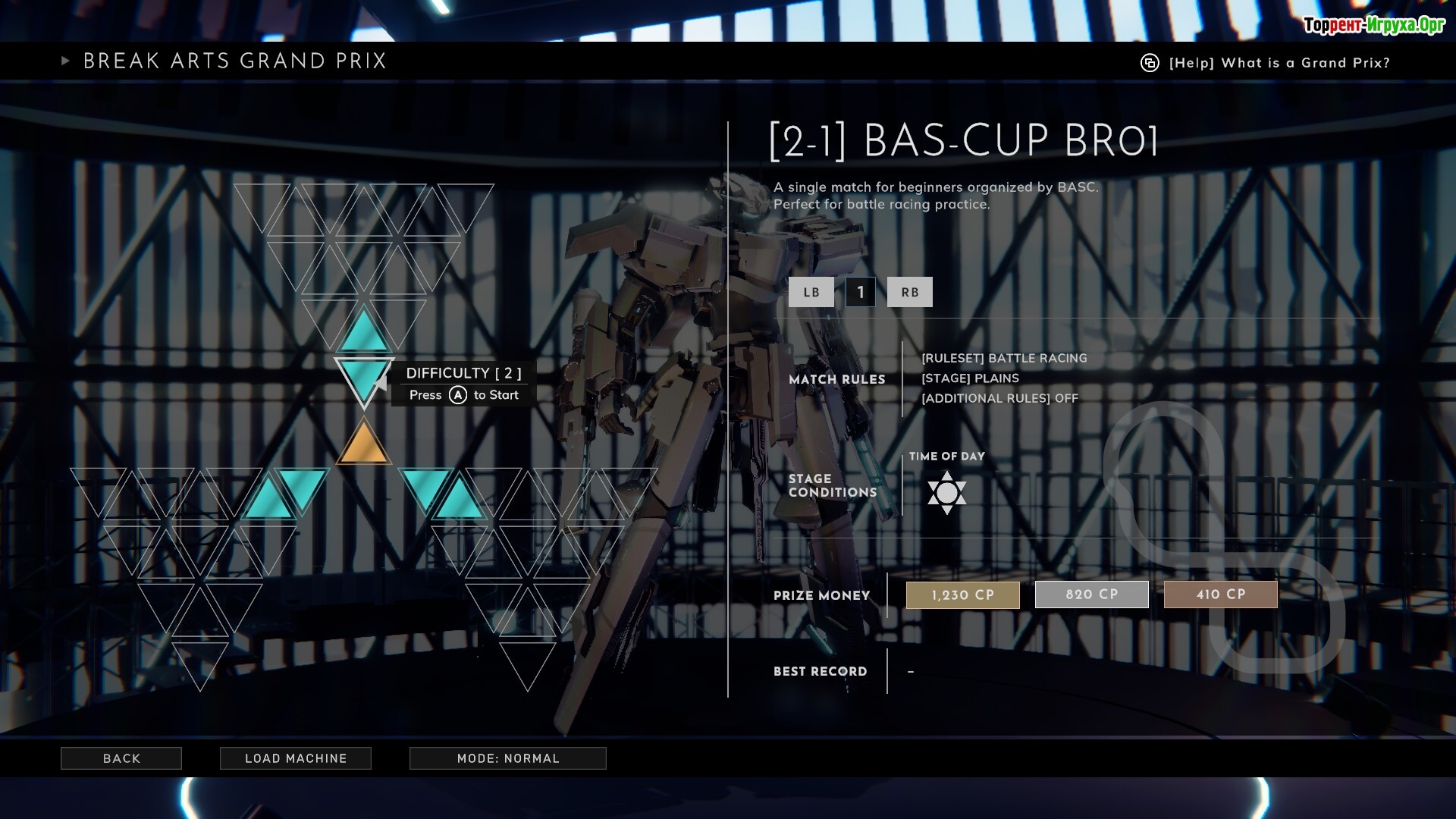Click the Торрент-Игруха.Орг watermark link
The image size is (1456, 819).
[x=1374, y=25]
